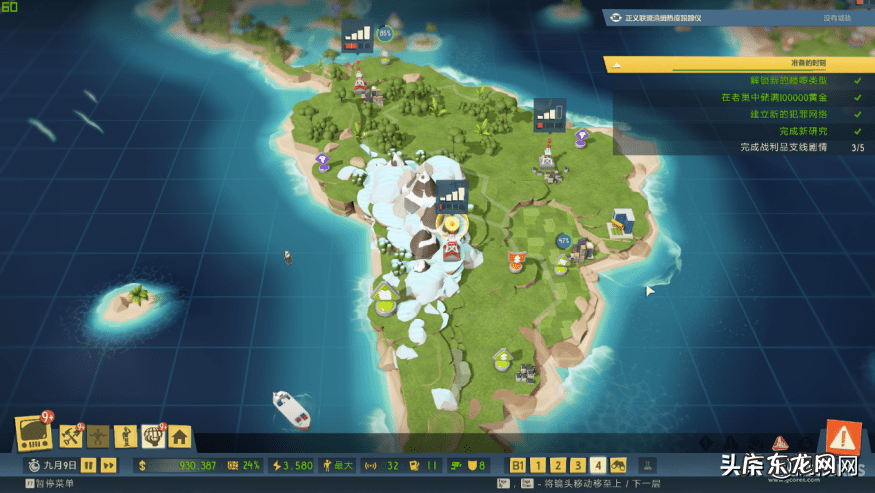Screen dimensions: 875x493
Task: Click the binoculars view button
Action: click(x=619, y=465)
